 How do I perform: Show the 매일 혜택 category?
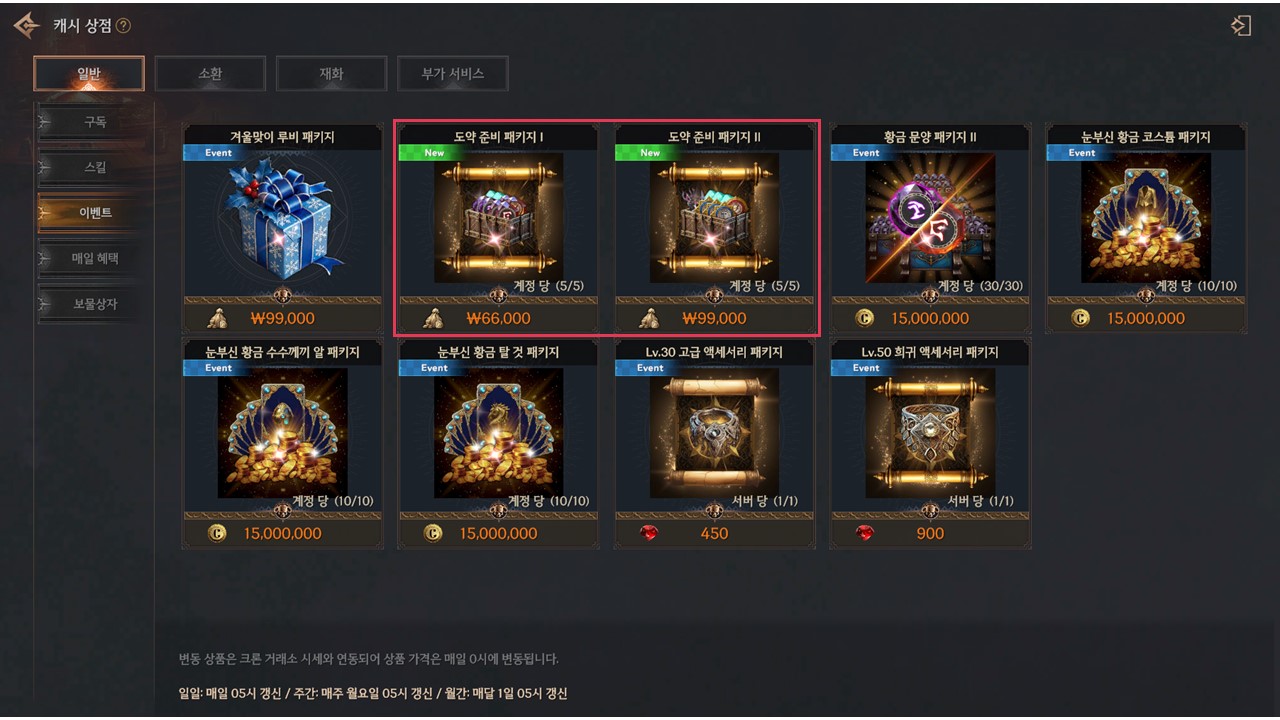[95, 258]
